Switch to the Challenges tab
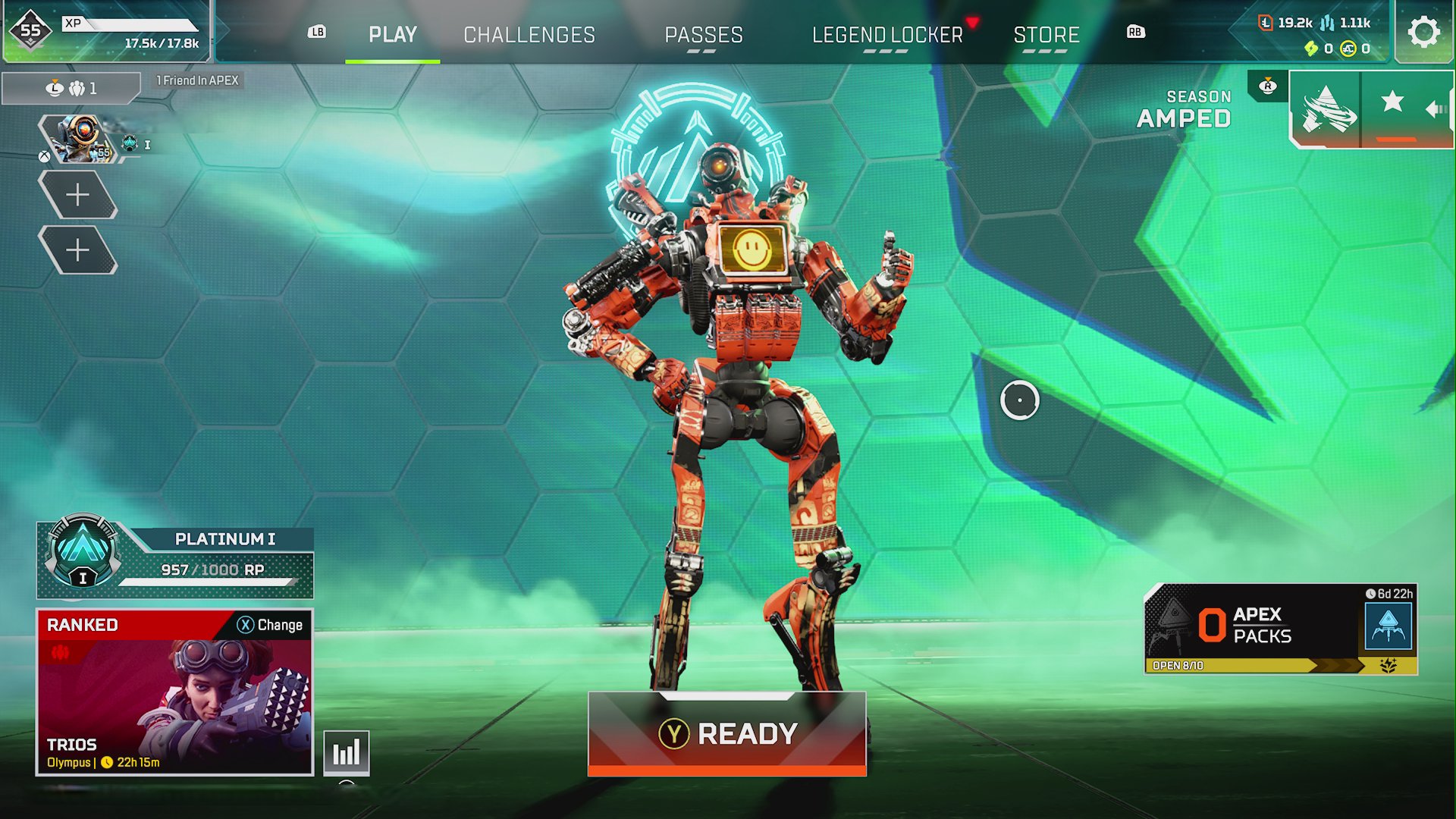This screenshot has width=1456, height=819. 529,35
